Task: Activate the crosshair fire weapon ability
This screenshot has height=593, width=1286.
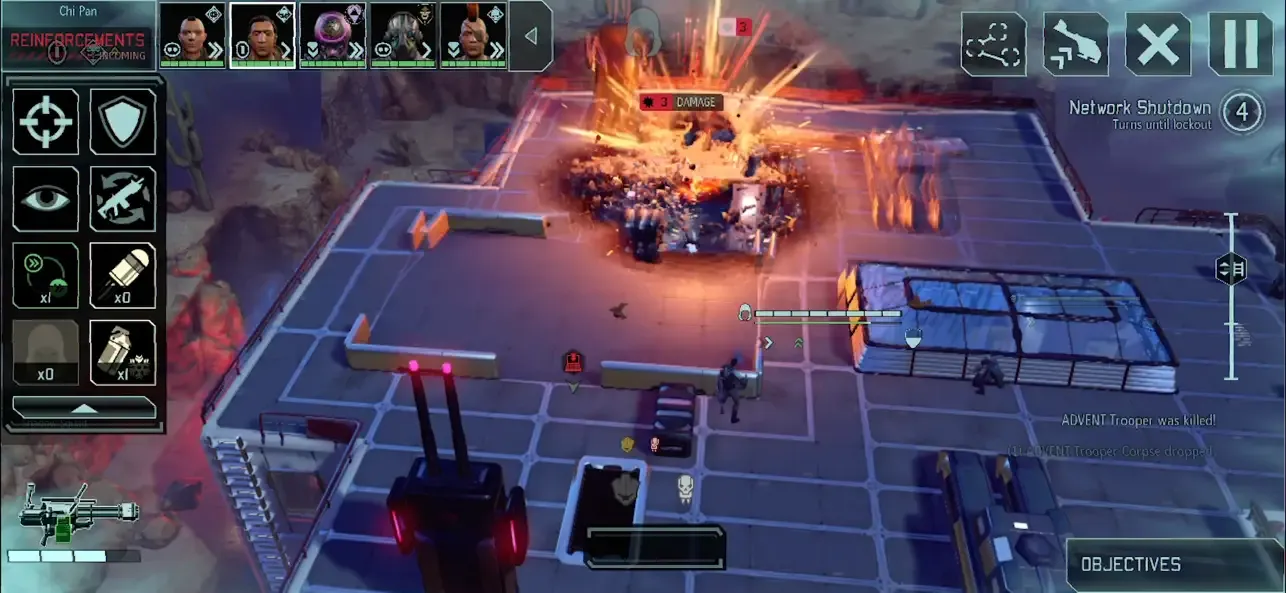Action: coord(46,121)
